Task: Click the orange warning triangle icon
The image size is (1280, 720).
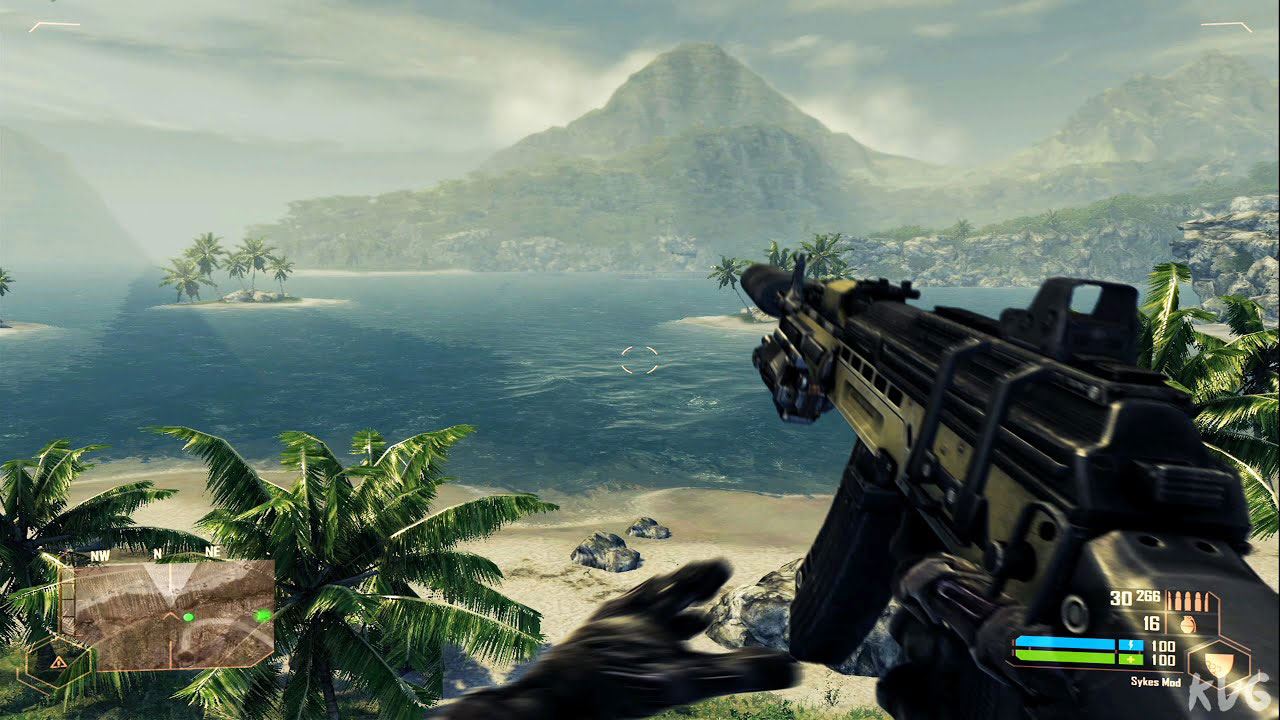Action: tap(58, 661)
